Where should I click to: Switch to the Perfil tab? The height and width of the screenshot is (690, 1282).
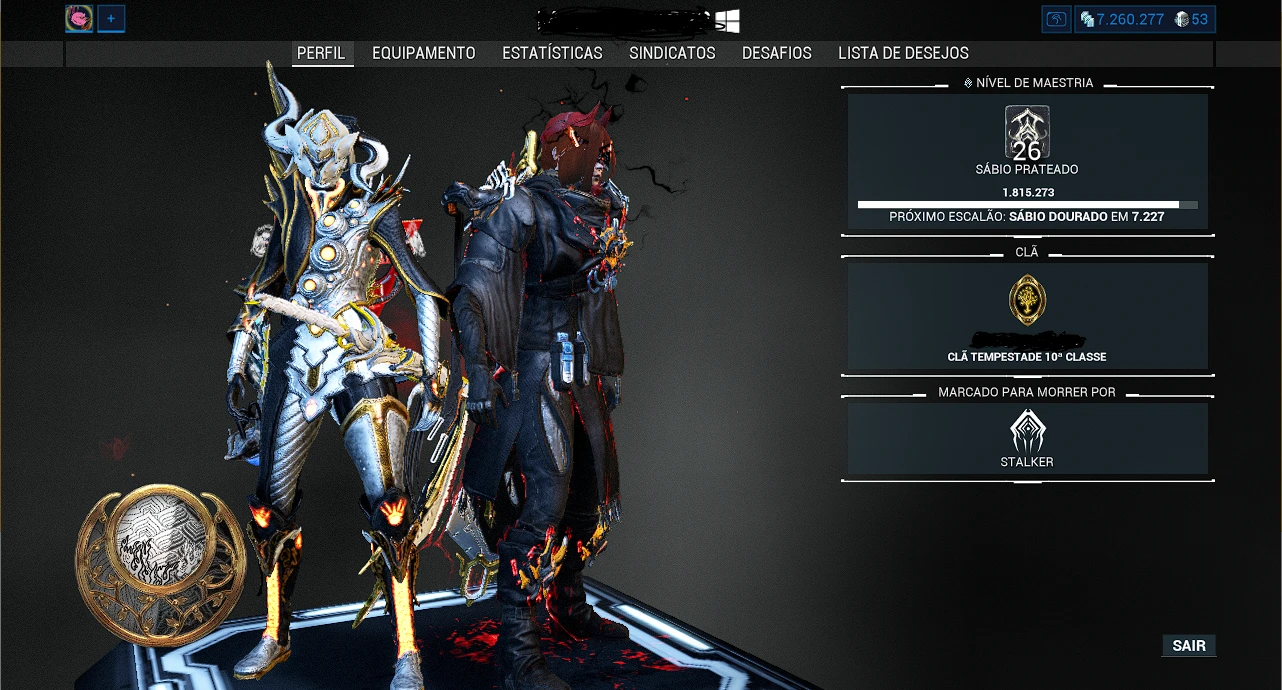coord(321,53)
